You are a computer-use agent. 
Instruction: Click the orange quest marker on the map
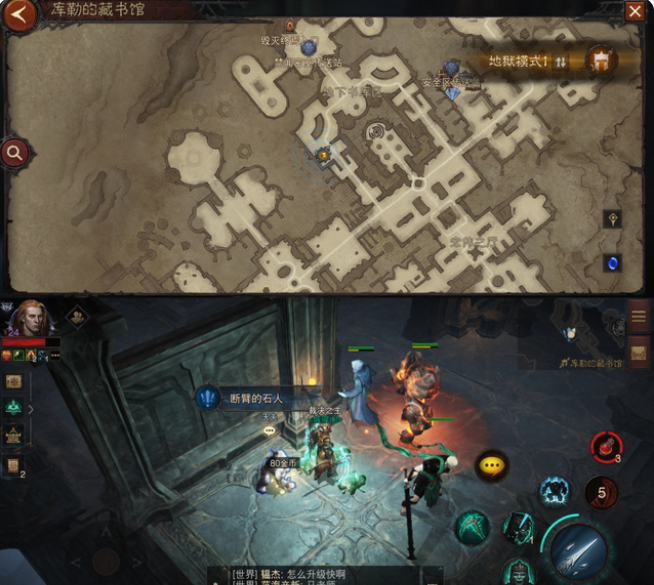(323, 155)
